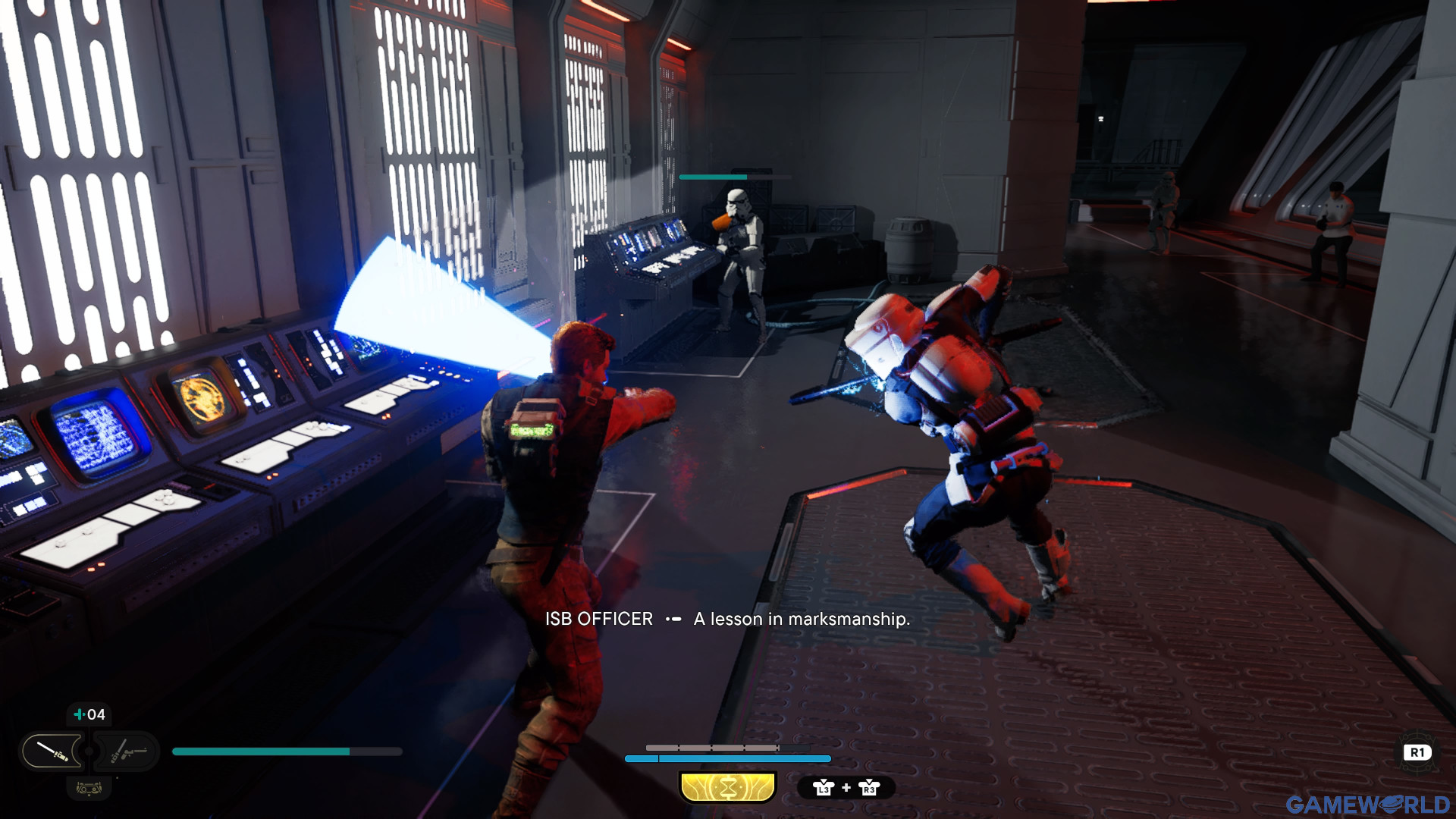The width and height of the screenshot is (1456, 819).
Task: Switch to the blaster stance icon
Action: [127, 752]
